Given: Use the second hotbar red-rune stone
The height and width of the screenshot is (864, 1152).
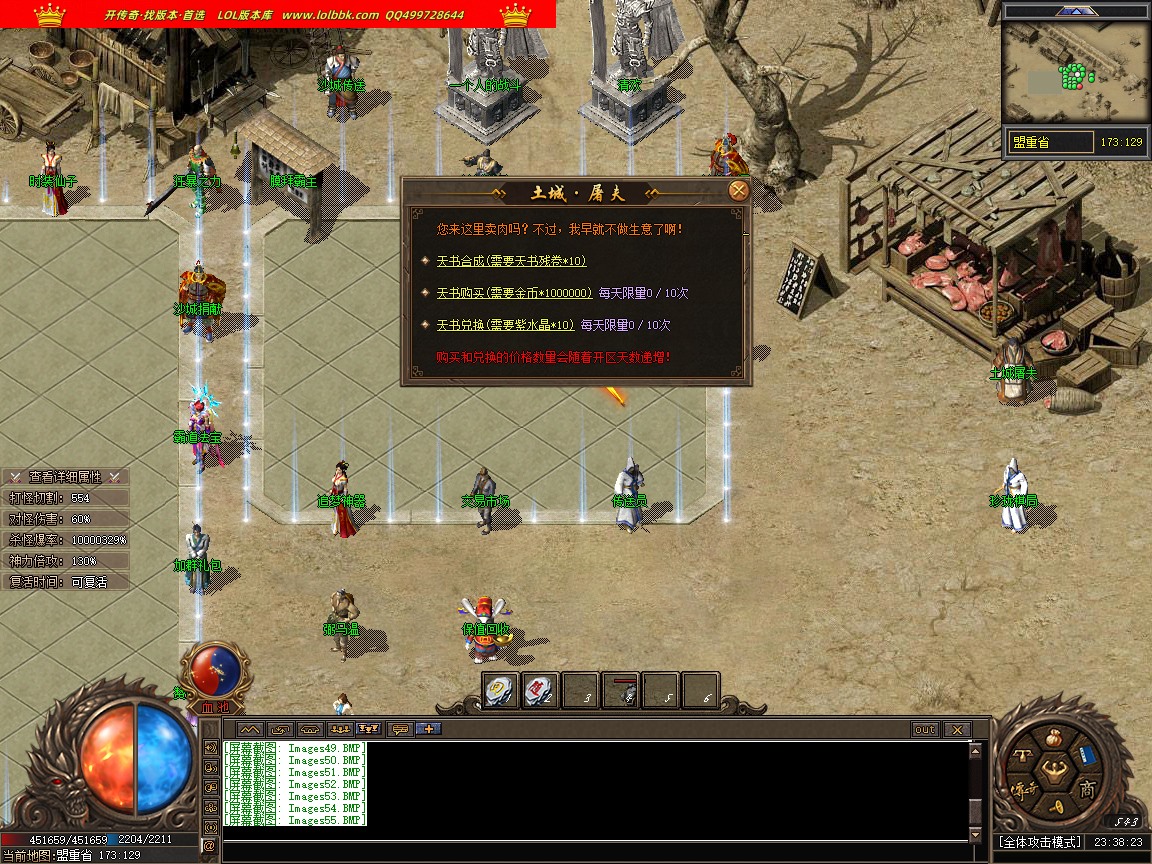Looking at the screenshot, I should click(540, 690).
